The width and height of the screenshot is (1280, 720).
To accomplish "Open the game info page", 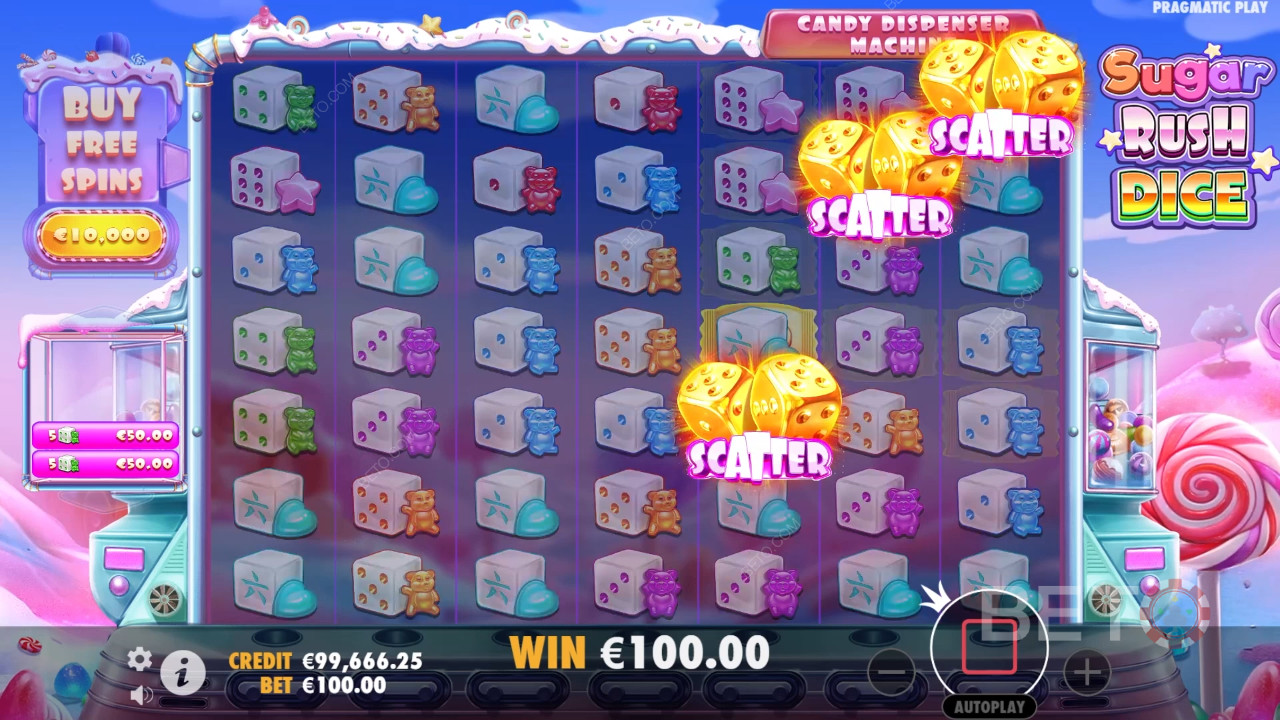I will [183, 673].
